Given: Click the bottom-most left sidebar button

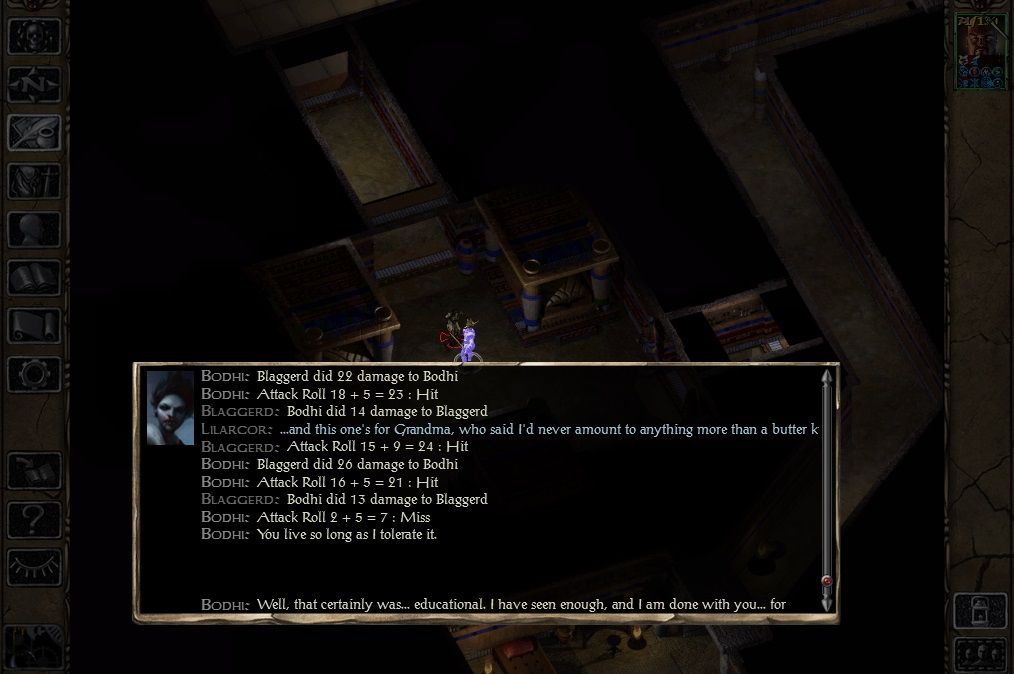Looking at the screenshot, I should pyautogui.click(x=34, y=645).
